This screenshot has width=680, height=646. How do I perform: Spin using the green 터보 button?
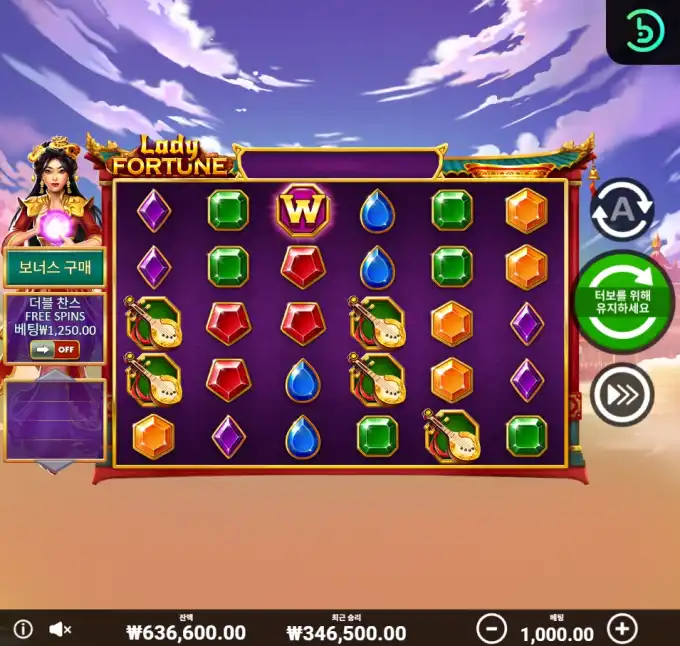(x=622, y=301)
